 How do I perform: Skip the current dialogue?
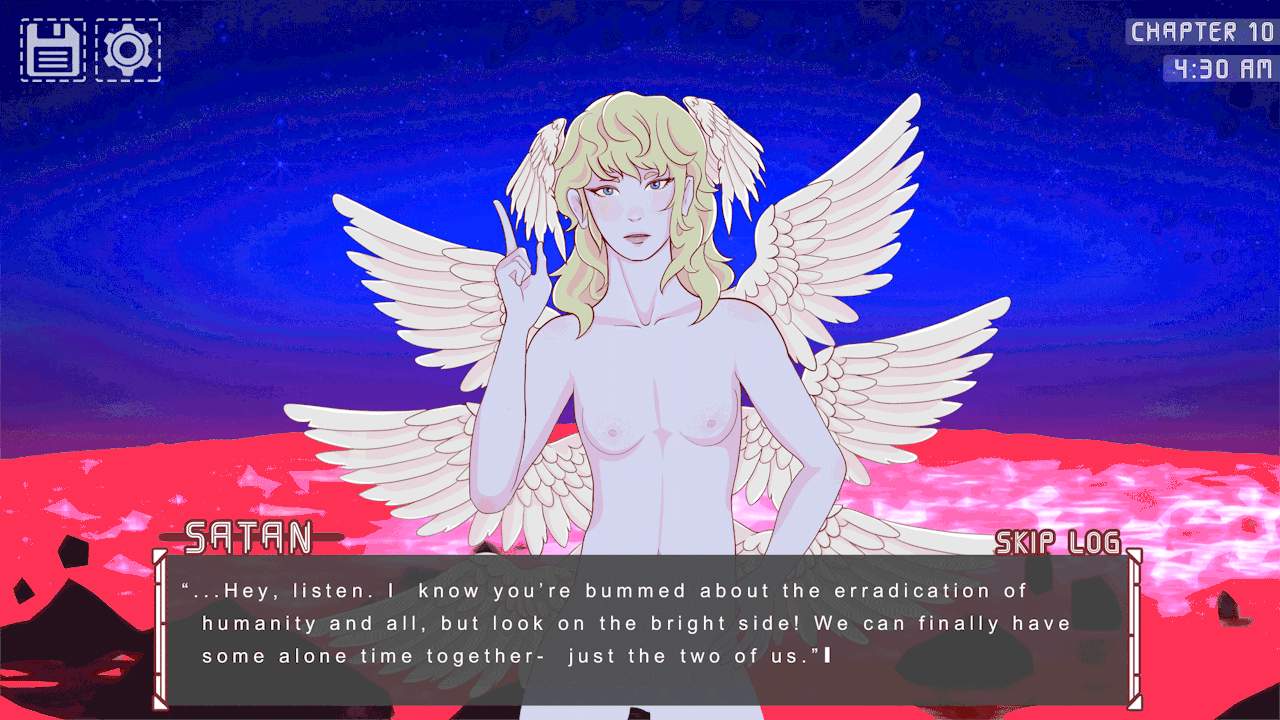click(x=1025, y=542)
